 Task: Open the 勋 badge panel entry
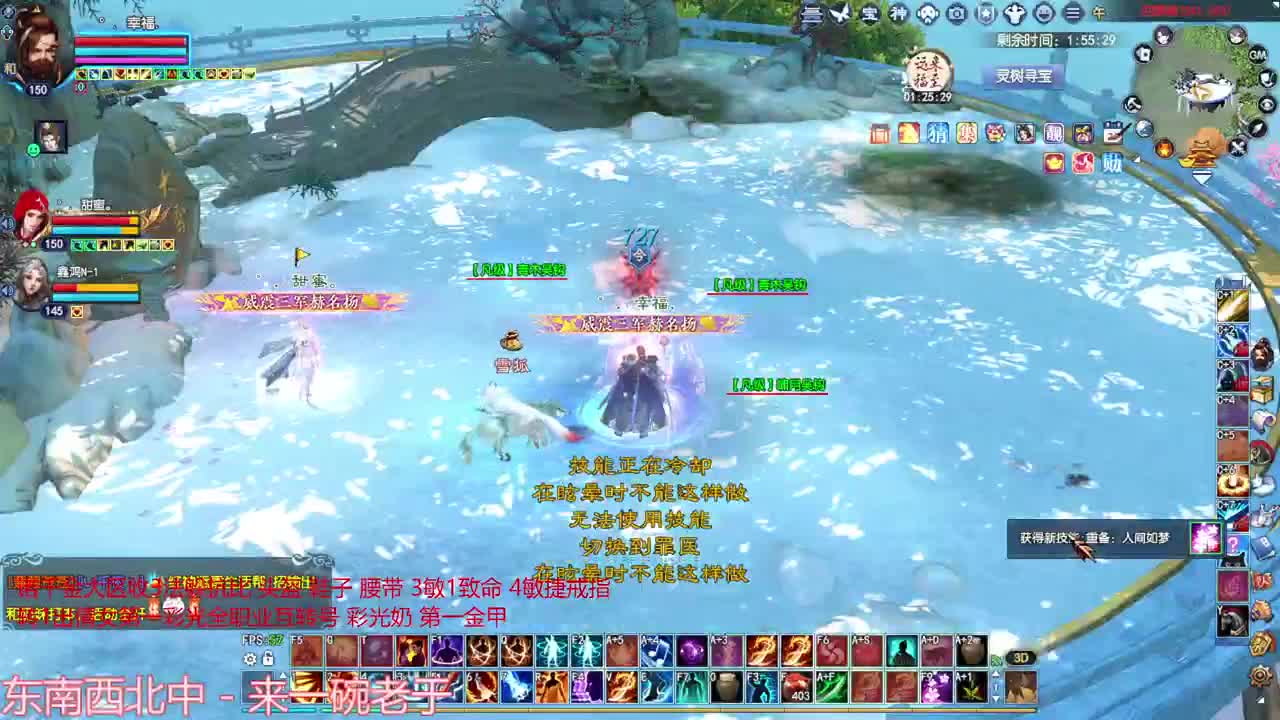point(1112,162)
